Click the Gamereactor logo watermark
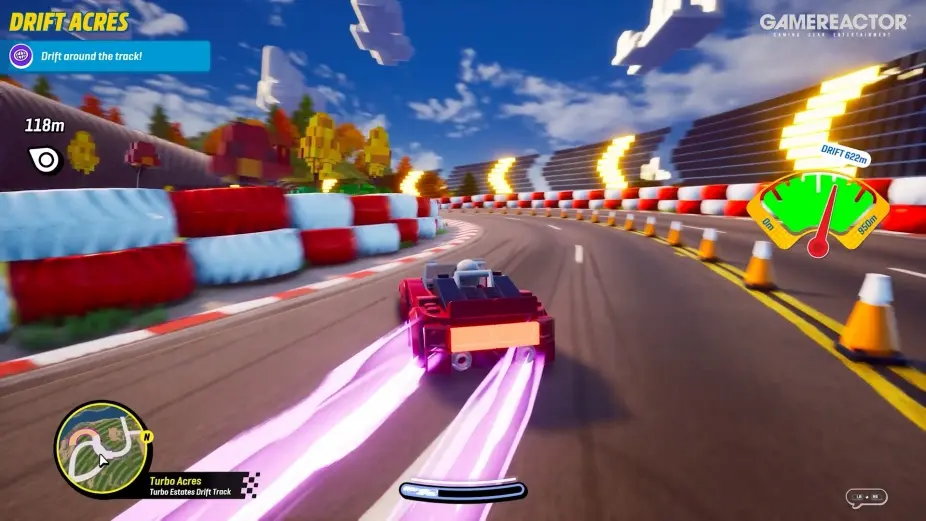The height and width of the screenshot is (521, 926). coord(832,25)
